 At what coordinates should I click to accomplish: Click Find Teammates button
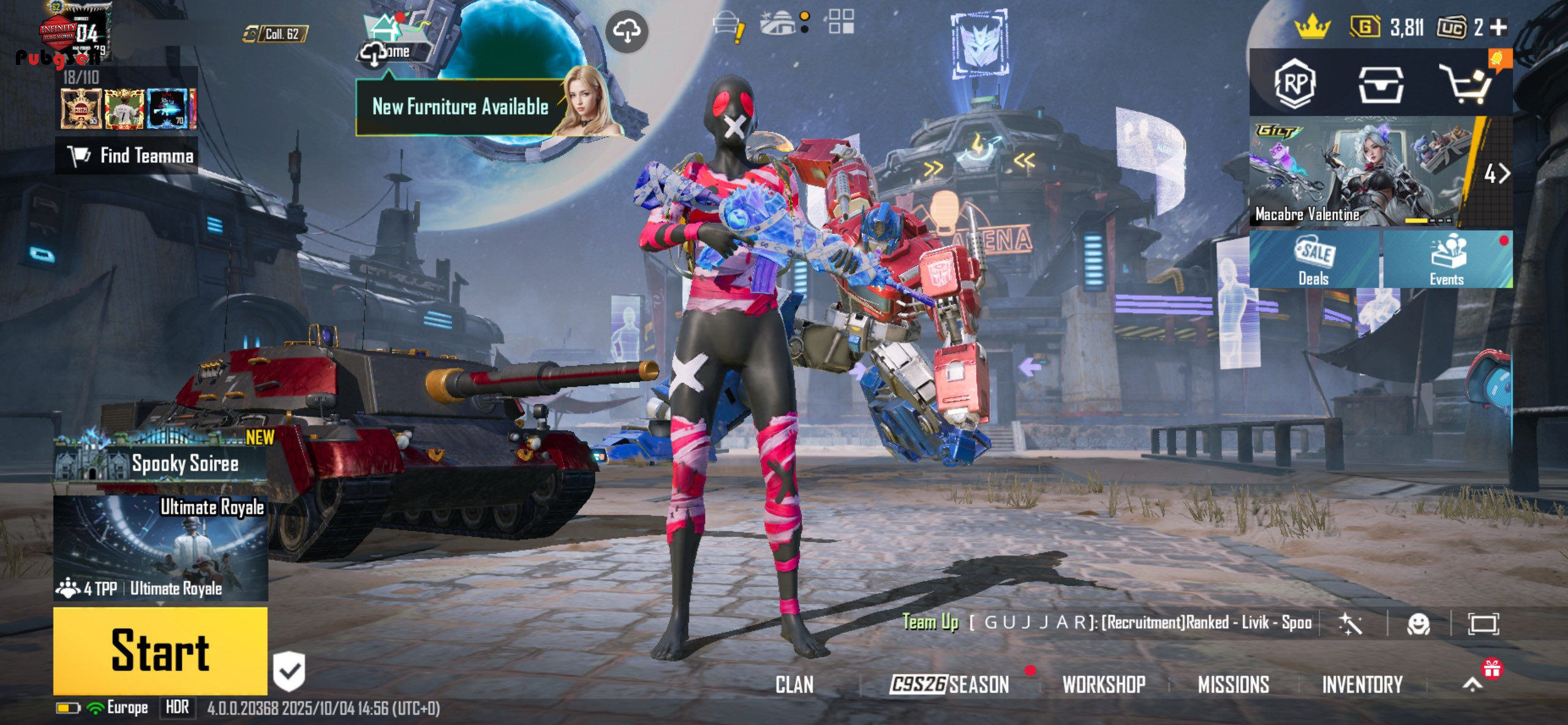coord(127,156)
